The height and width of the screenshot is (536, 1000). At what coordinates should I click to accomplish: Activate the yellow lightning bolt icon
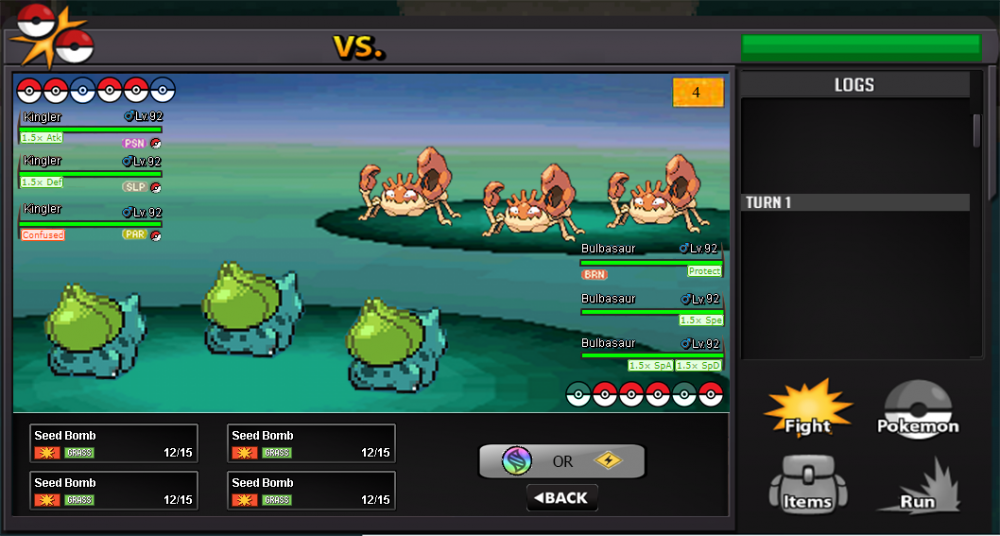tap(607, 461)
